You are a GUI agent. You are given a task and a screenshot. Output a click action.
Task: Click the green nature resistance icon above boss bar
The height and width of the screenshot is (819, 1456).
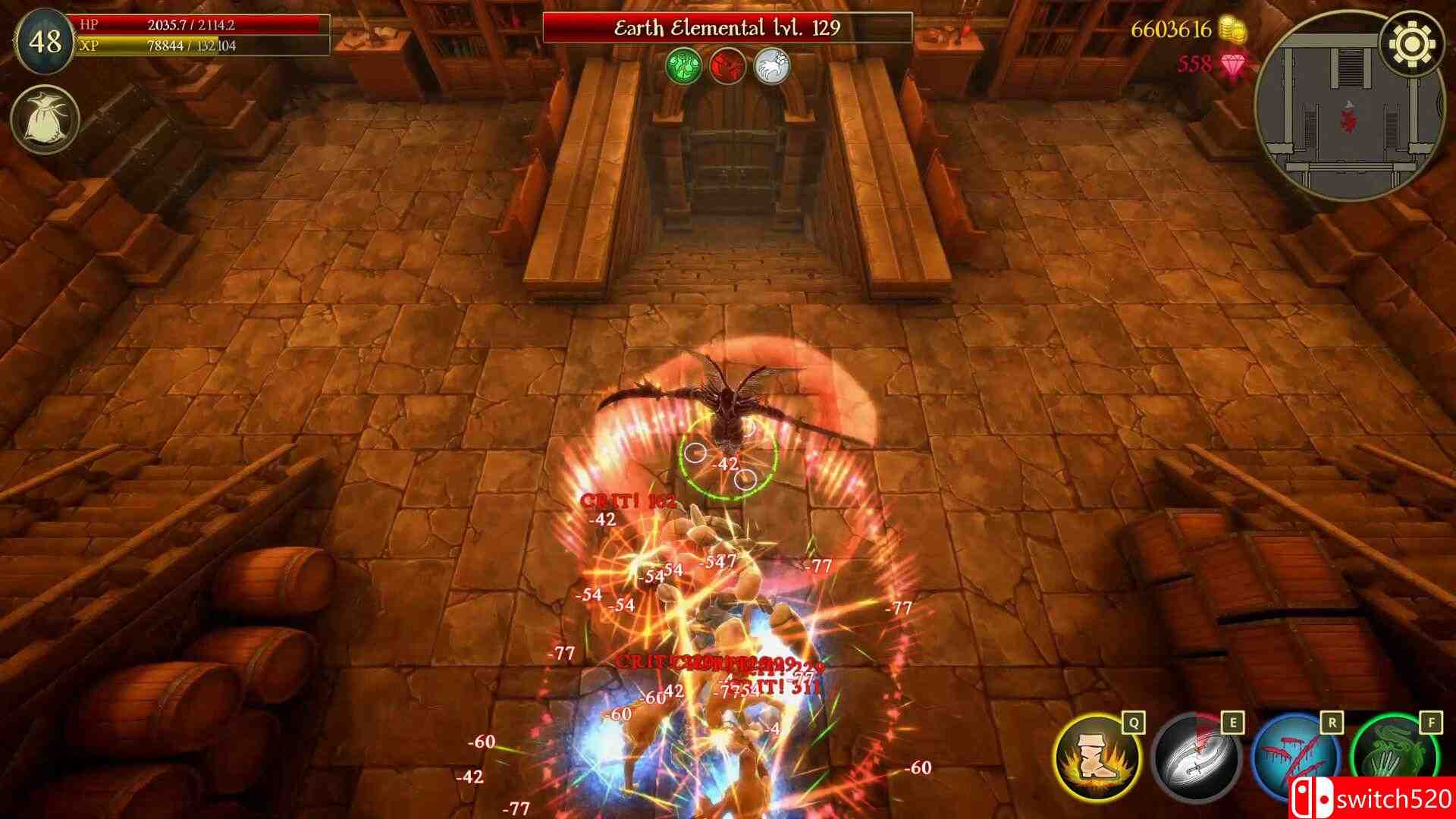click(x=685, y=66)
